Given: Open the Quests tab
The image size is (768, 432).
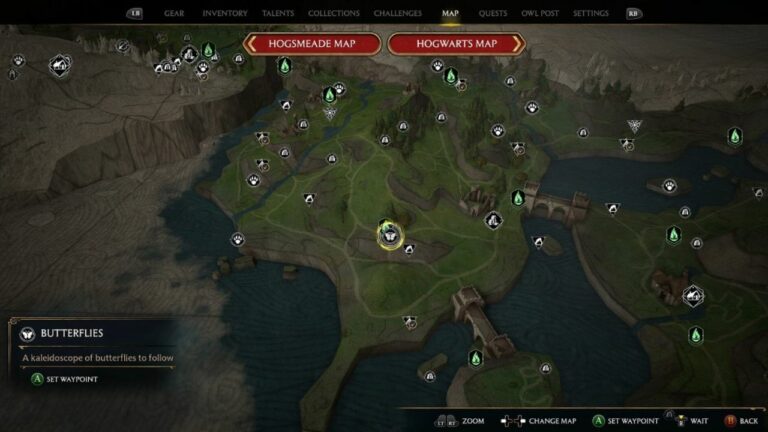Looking at the screenshot, I should 492,13.
